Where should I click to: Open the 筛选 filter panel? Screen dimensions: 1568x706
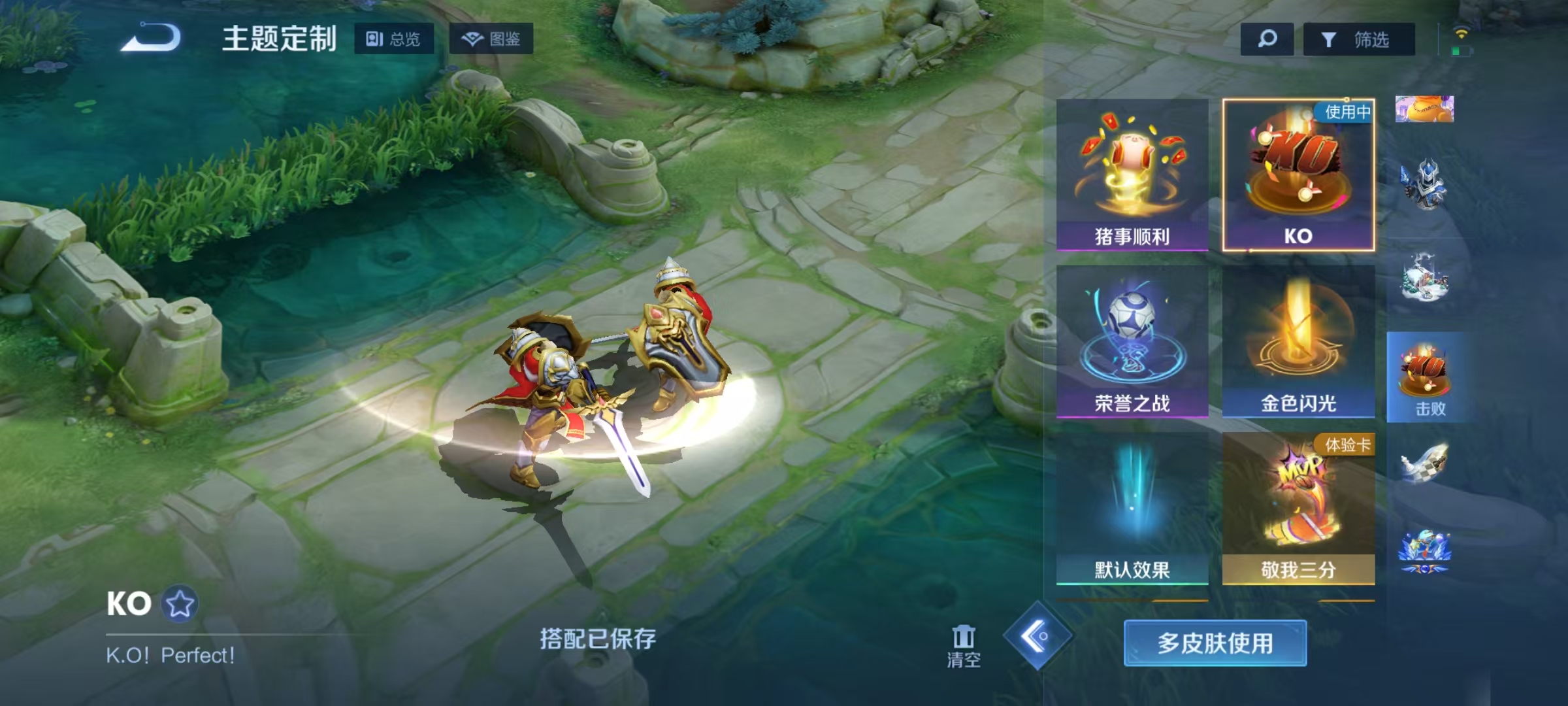1357,39
